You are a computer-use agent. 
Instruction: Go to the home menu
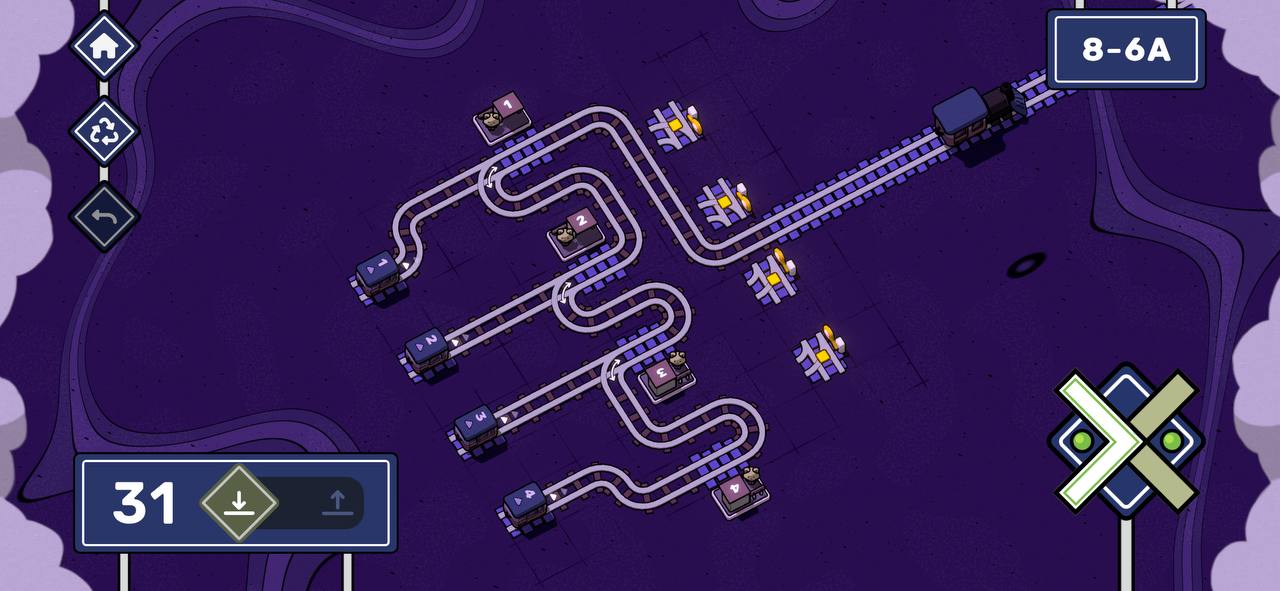pos(104,46)
